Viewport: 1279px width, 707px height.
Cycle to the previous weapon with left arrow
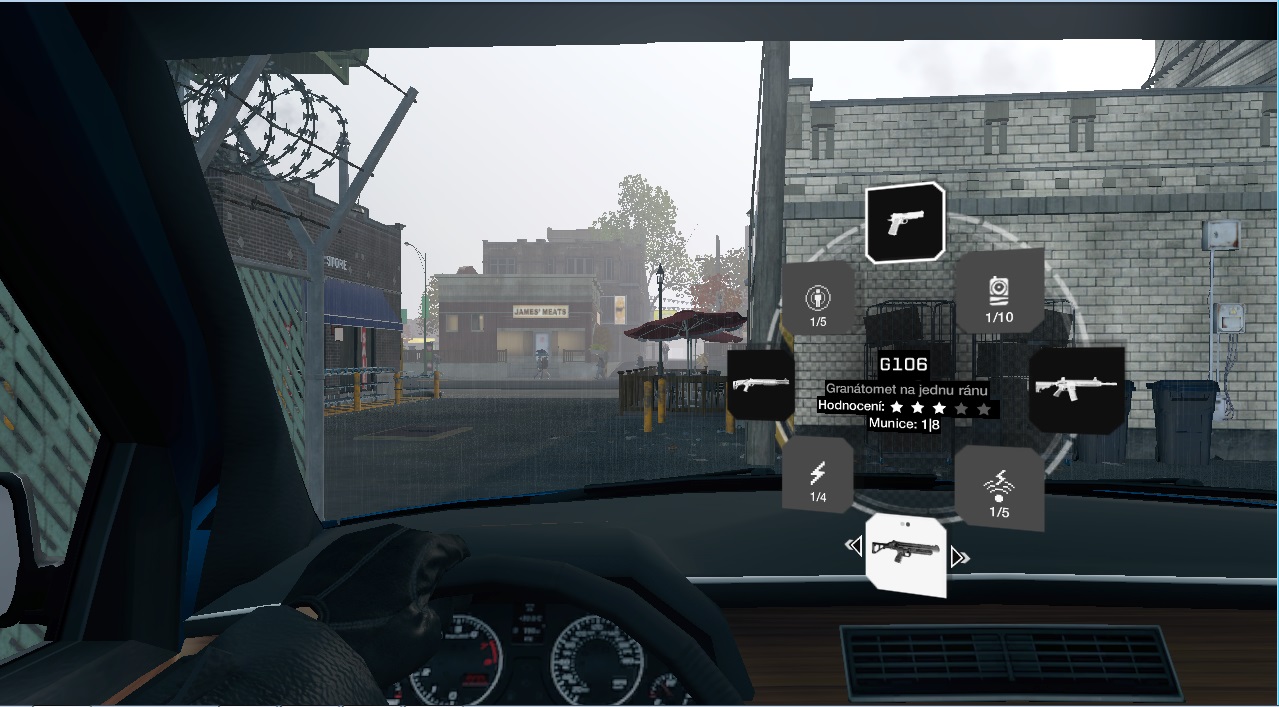[853, 546]
